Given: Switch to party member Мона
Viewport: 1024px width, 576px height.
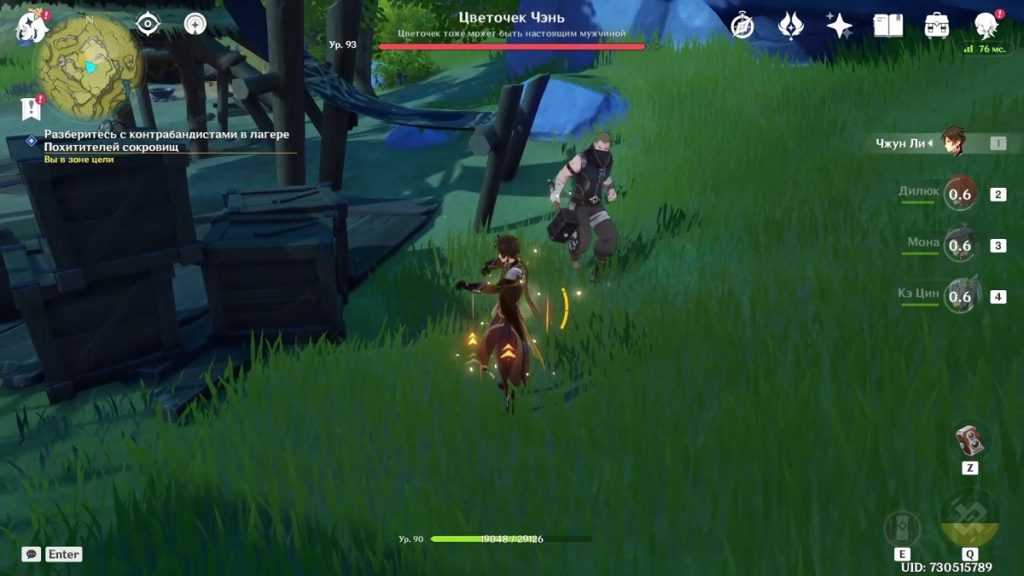Looking at the screenshot, I should tap(958, 245).
